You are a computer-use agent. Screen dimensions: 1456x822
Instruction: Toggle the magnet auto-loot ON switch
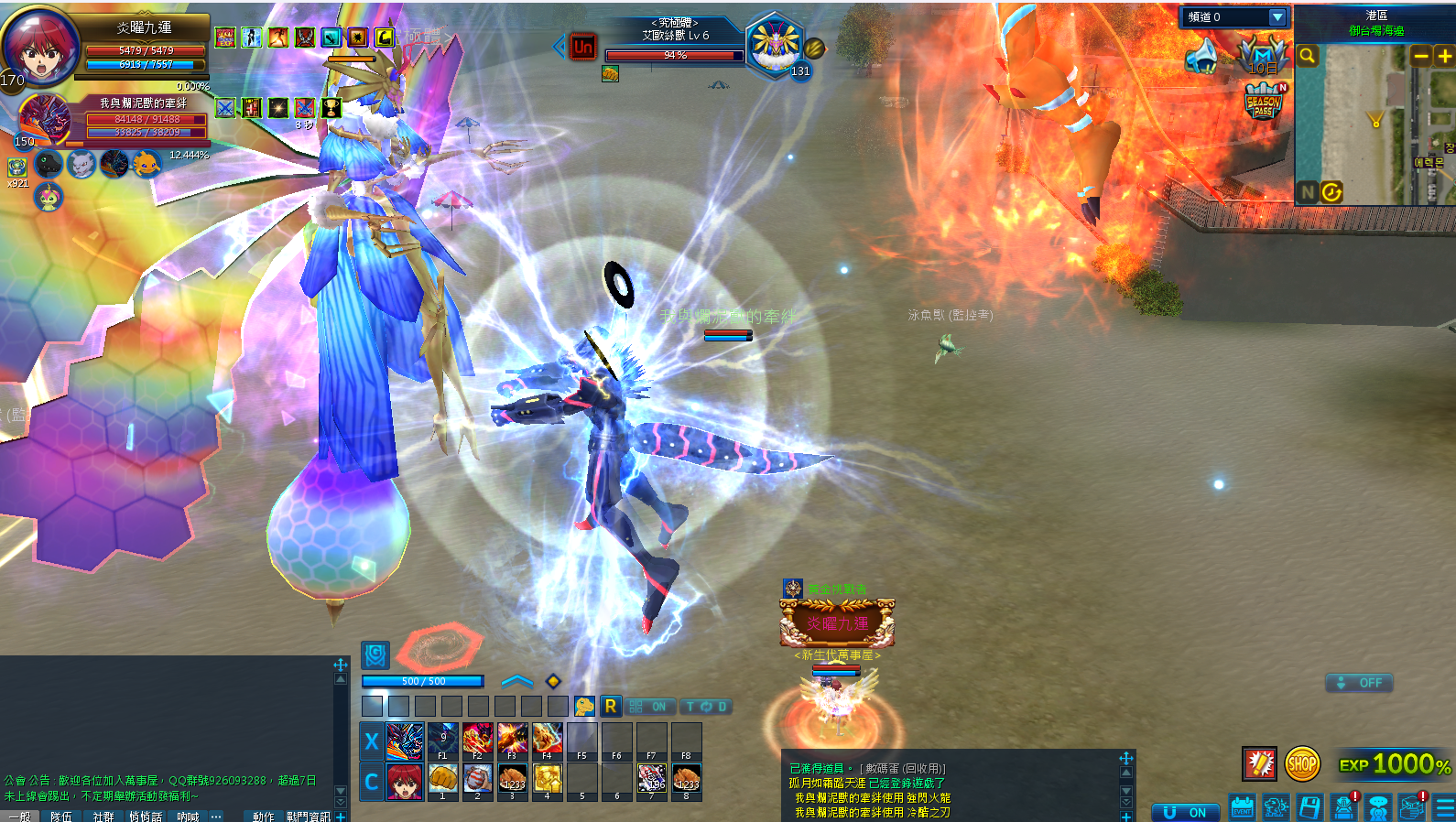coord(1186,812)
